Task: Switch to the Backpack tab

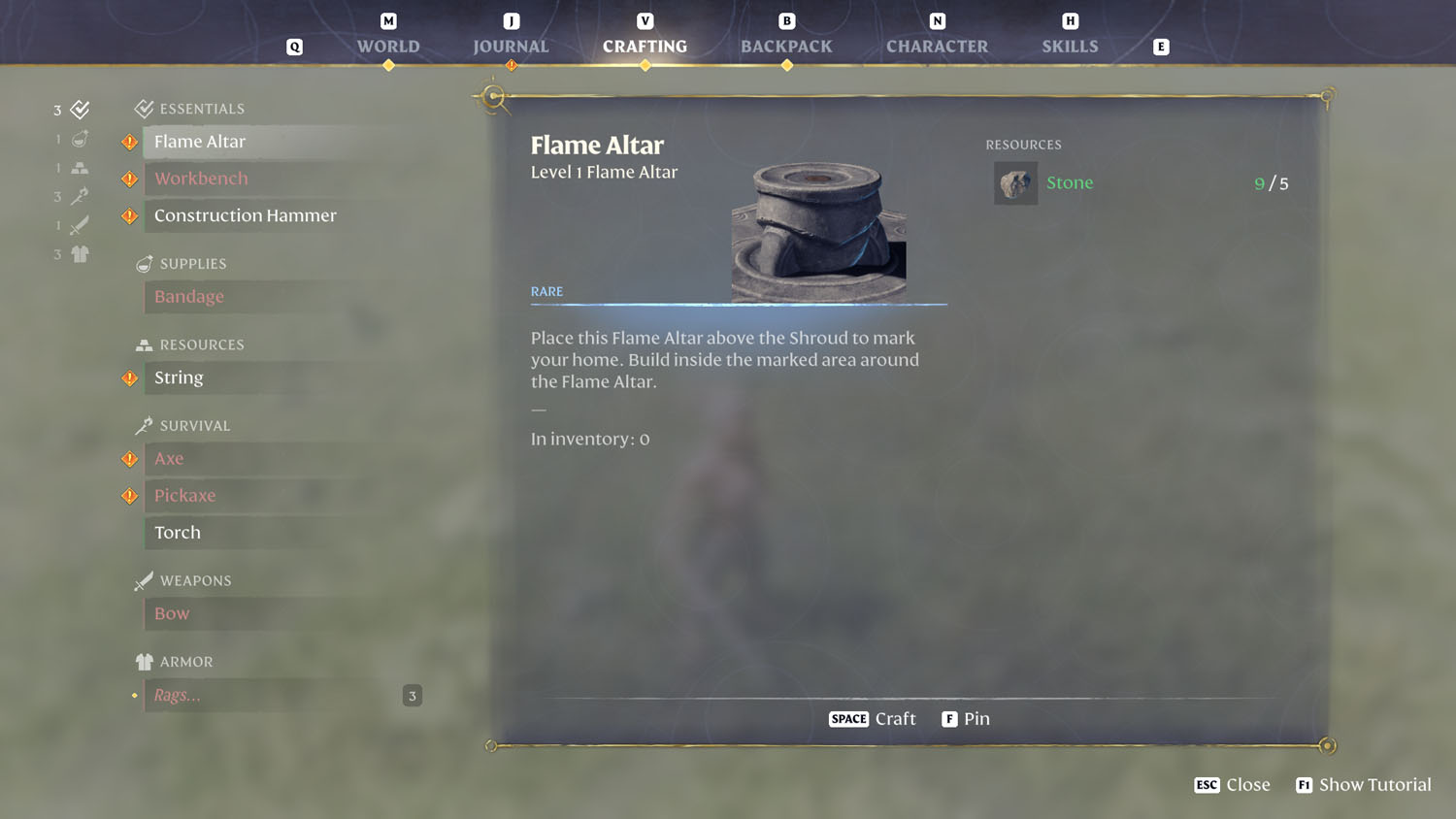Action: (x=786, y=46)
